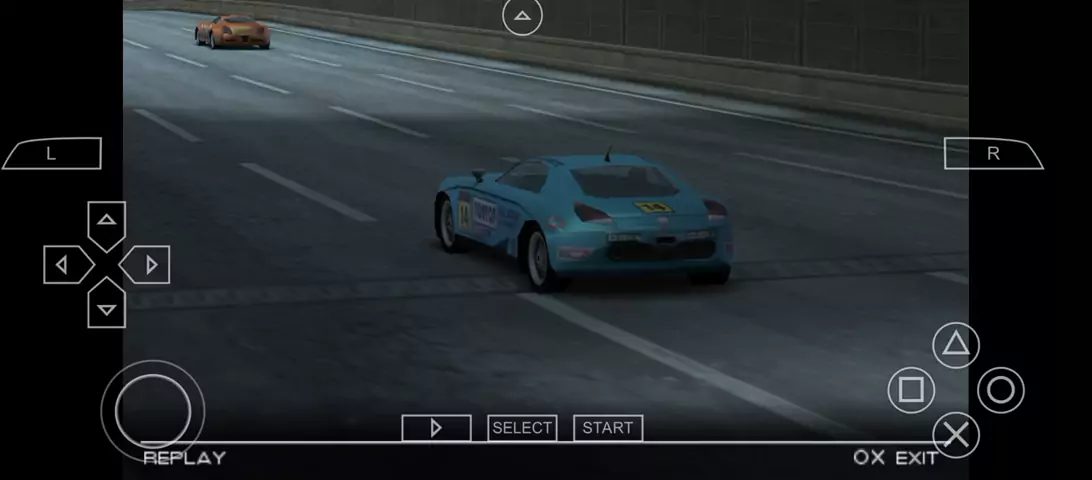Tap the D-pad down arrow

[x=107, y=308]
